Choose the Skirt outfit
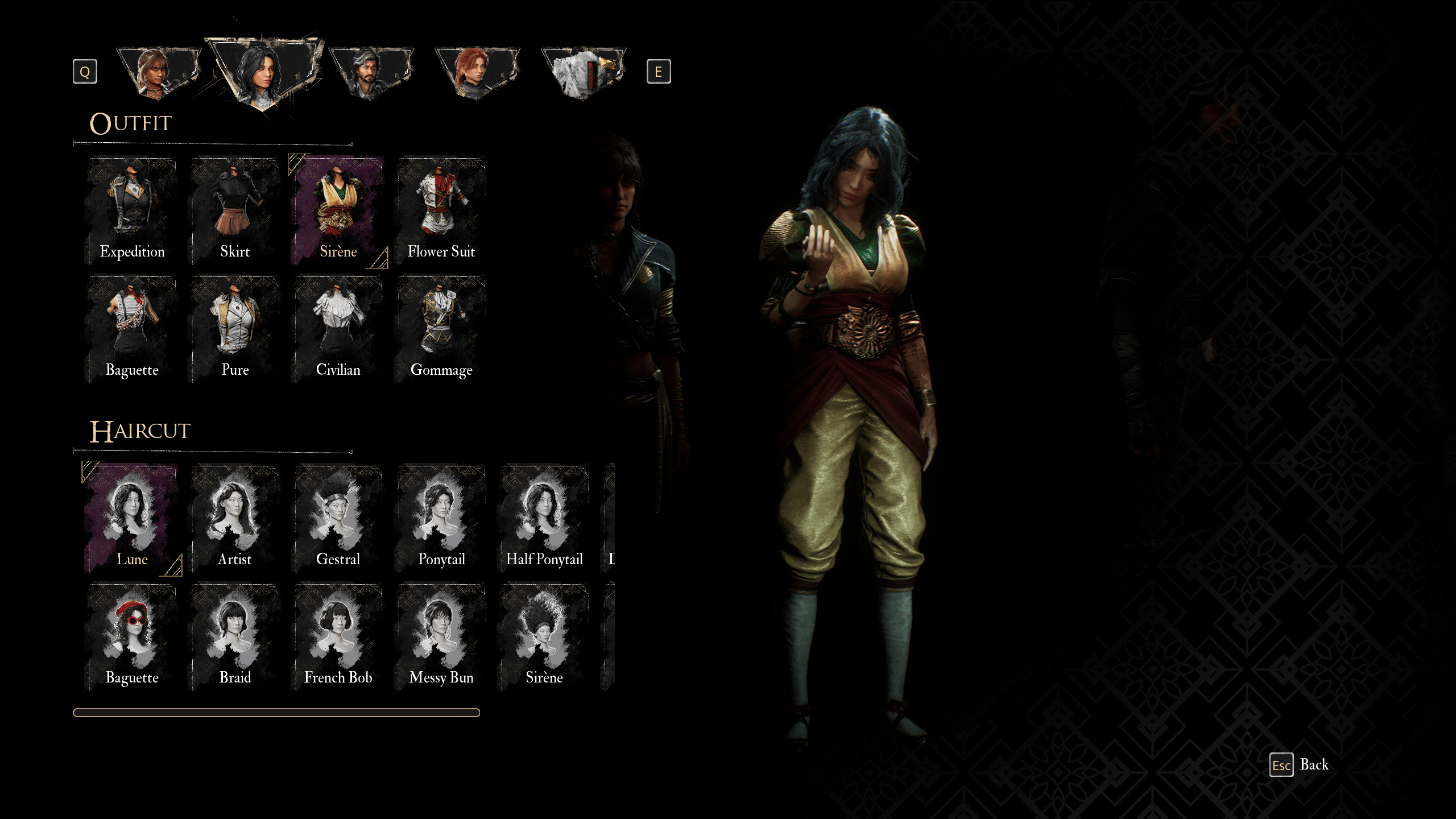Screen dimensions: 1456x819 pos(235,212)
